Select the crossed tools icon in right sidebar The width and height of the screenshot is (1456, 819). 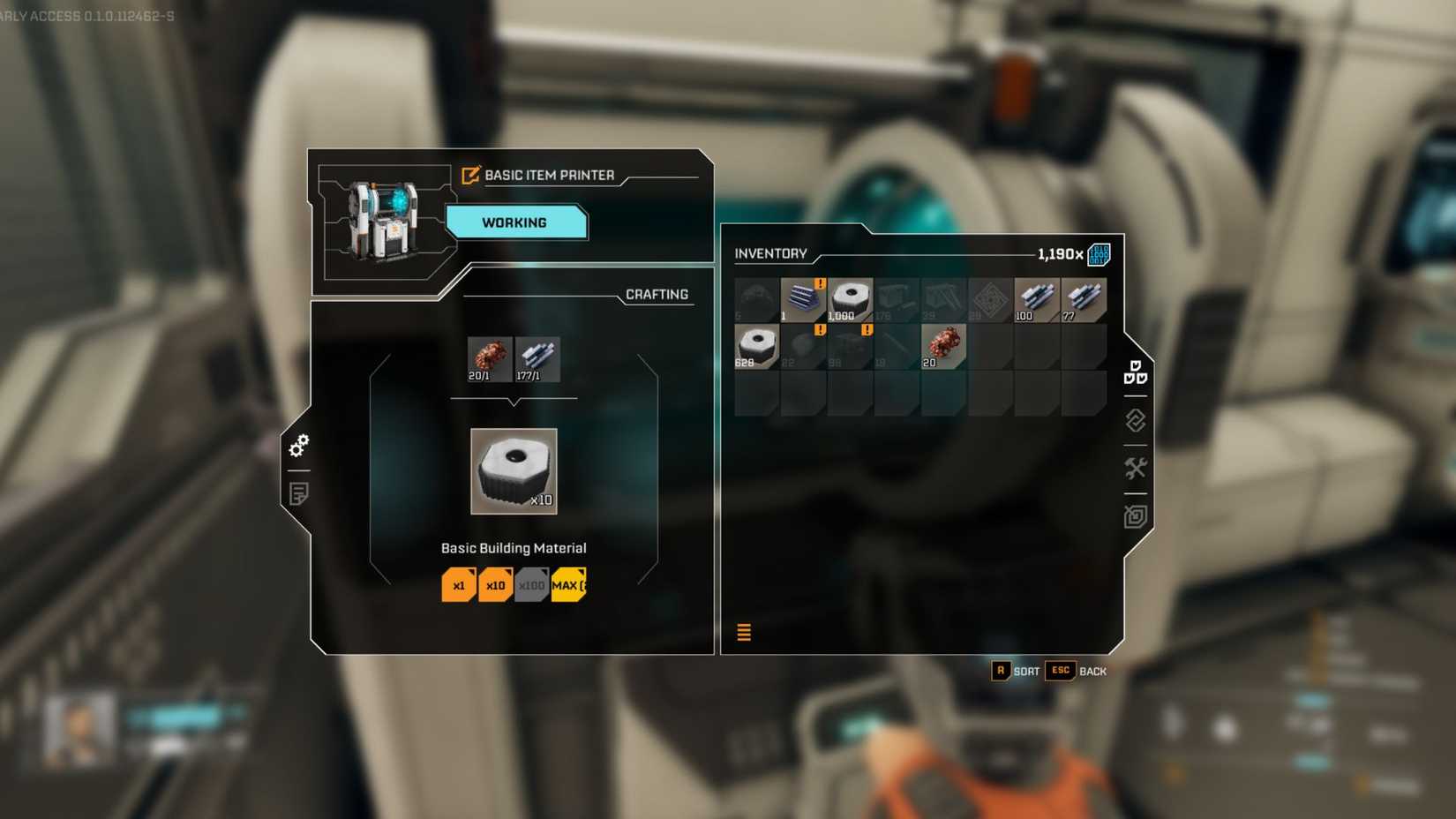coord(1137,469)
